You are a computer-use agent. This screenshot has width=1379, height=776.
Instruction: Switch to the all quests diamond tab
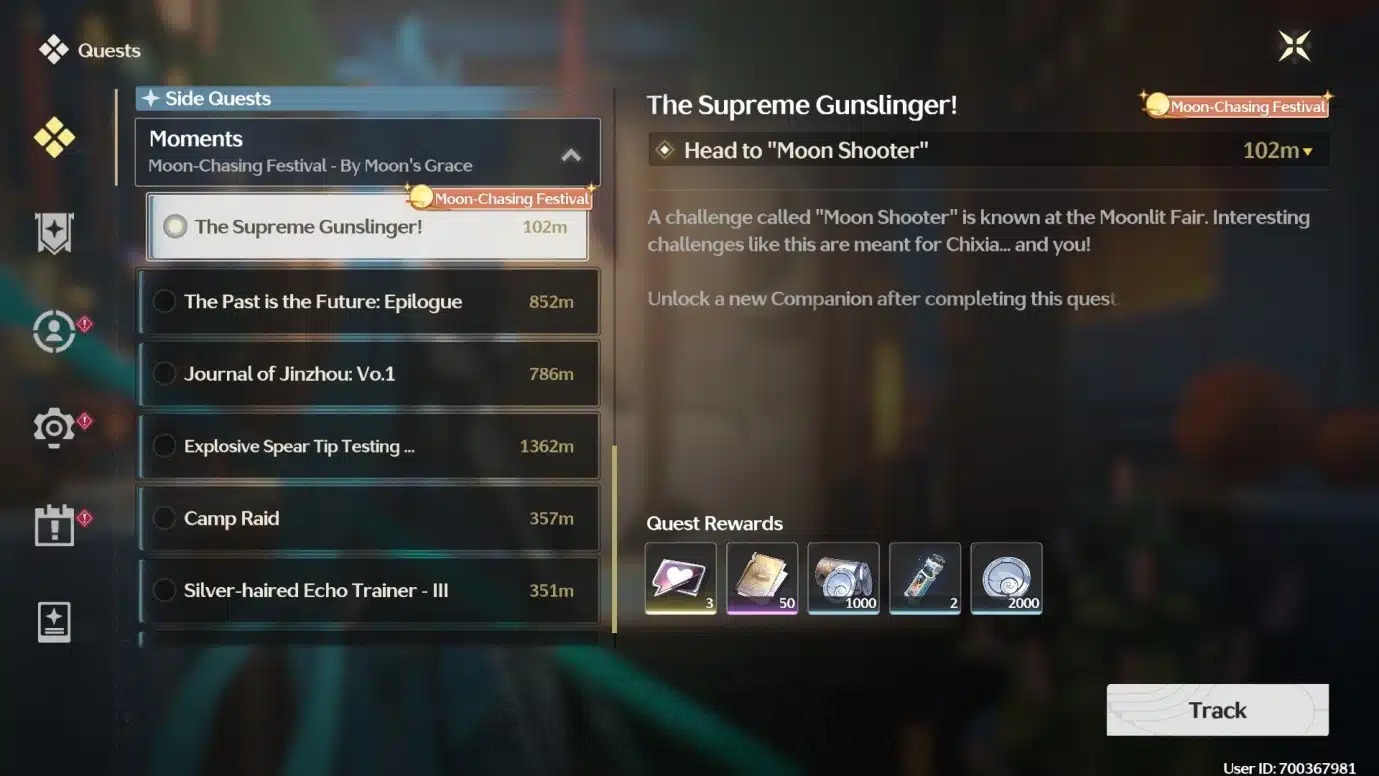click(54, 138)
